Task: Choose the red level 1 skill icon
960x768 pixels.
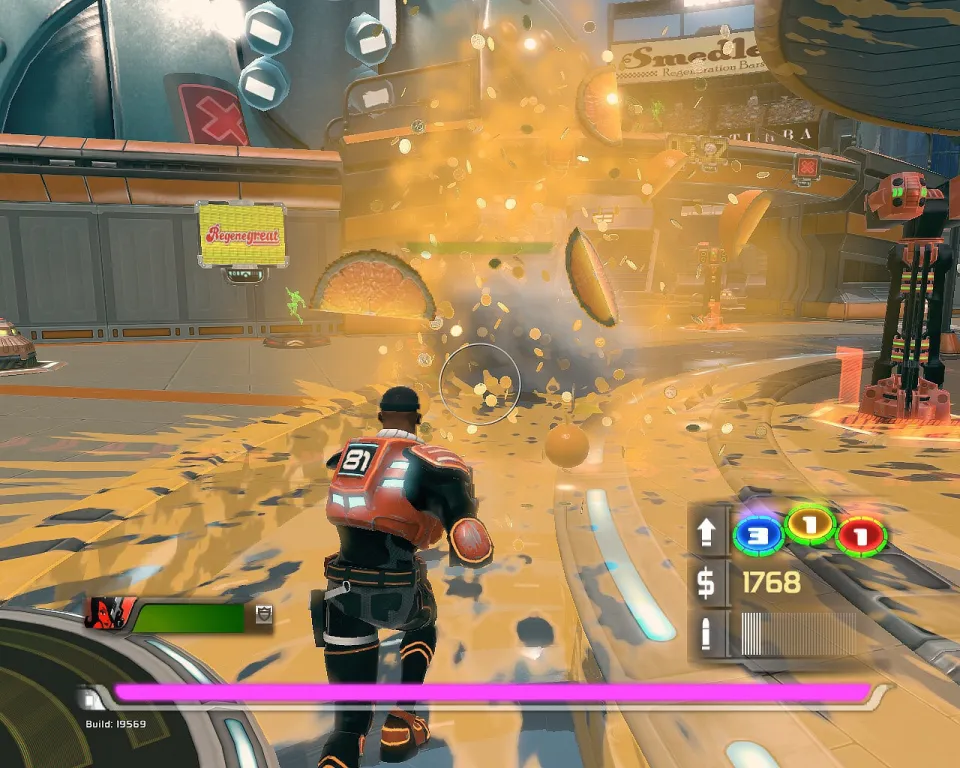Action: (861, 536)
